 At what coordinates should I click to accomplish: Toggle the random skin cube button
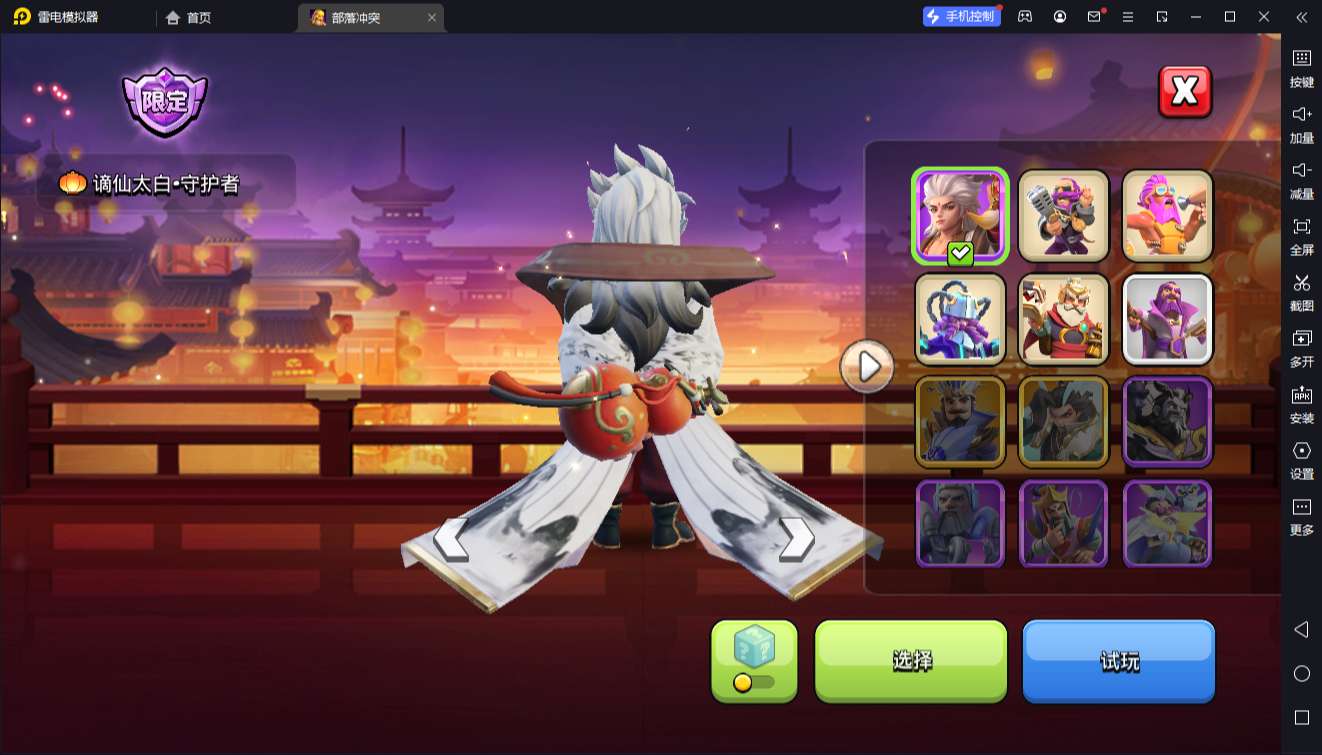click(x=754, y=660)
